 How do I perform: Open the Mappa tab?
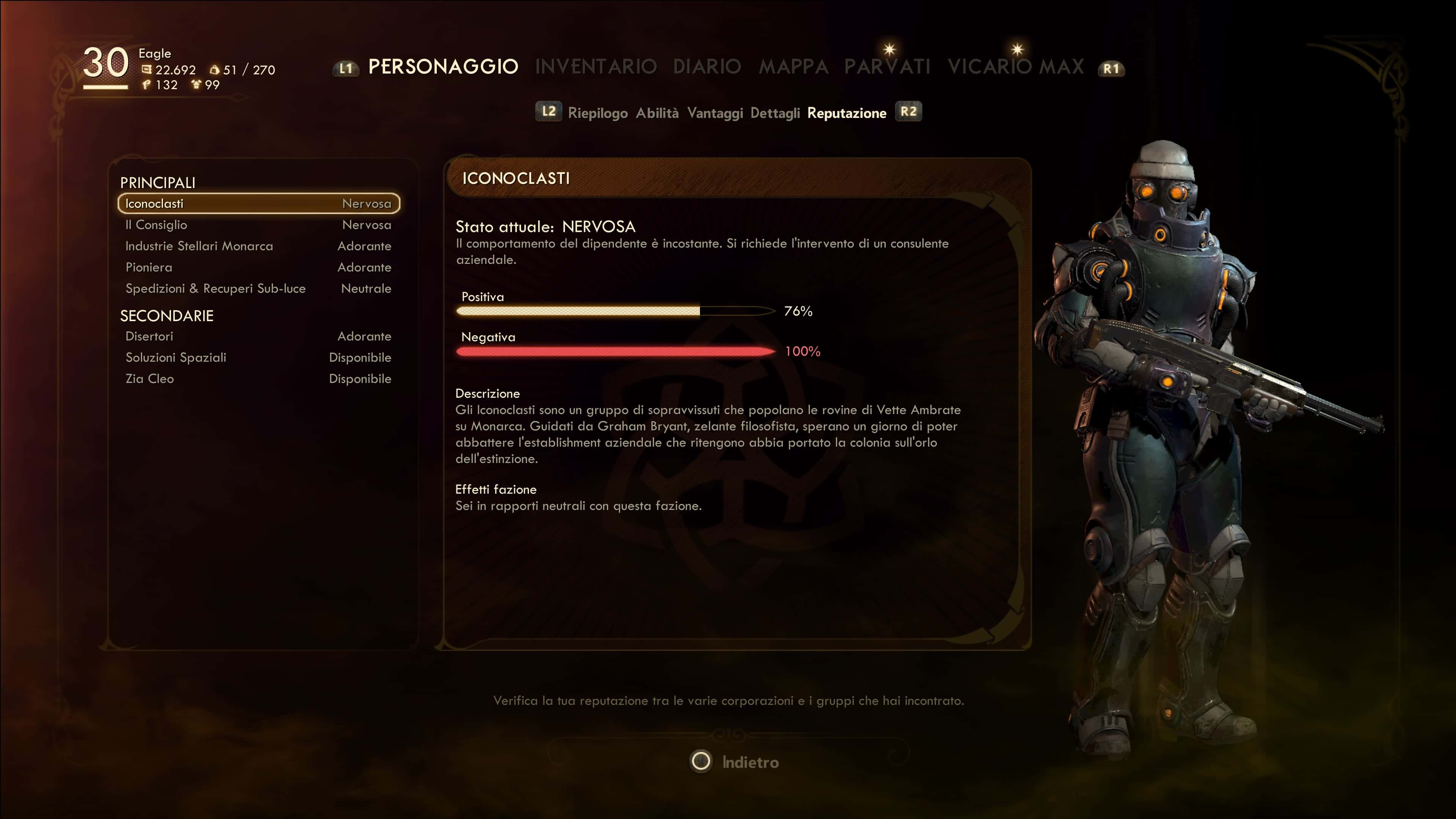click(x=793, y=67)
